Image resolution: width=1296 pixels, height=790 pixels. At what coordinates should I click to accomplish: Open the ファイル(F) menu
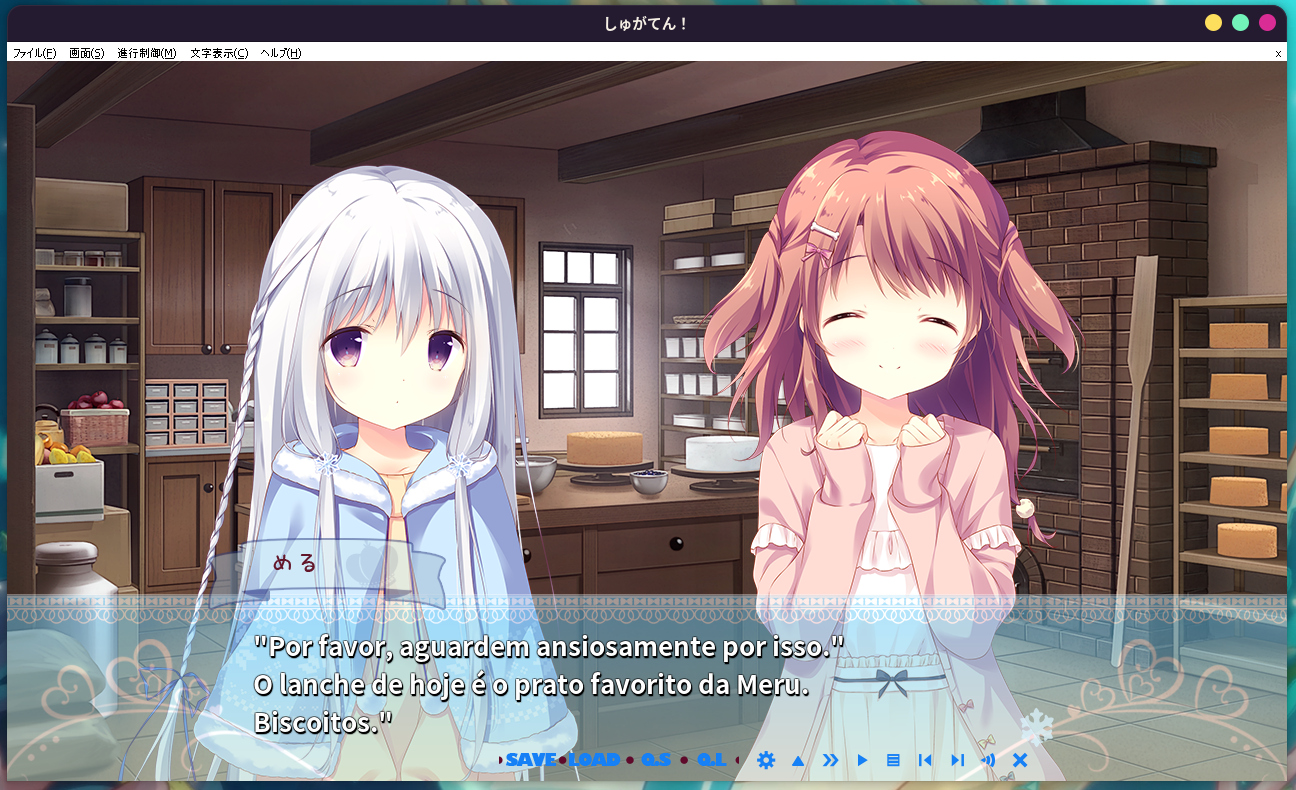34,53
